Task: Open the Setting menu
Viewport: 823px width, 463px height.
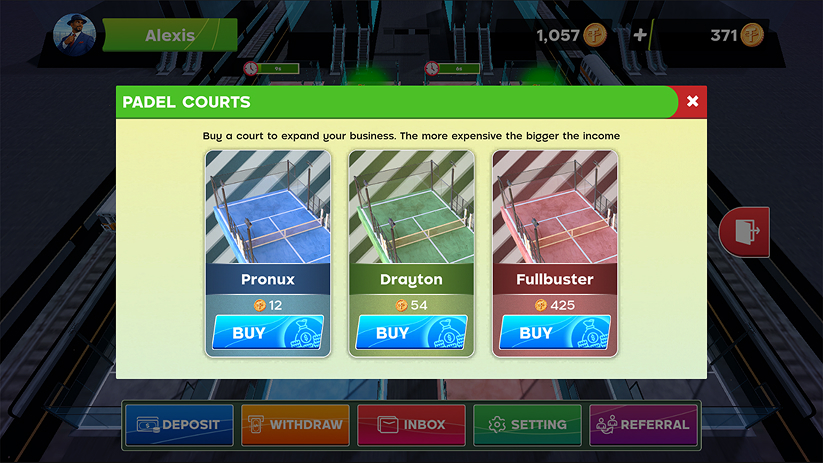Action: (x=527, y=424)
